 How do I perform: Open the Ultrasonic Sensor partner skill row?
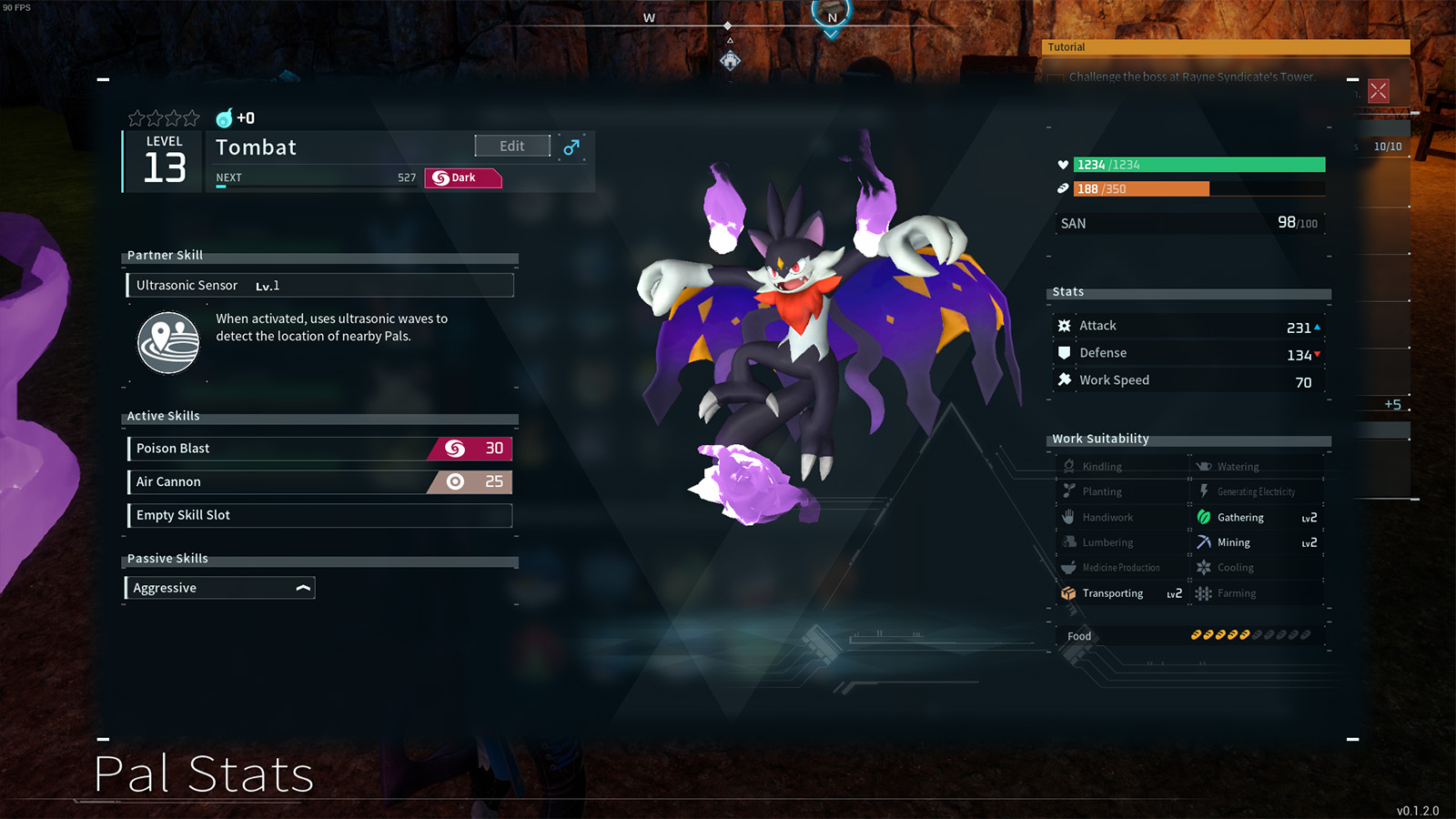tap(319, 286)
